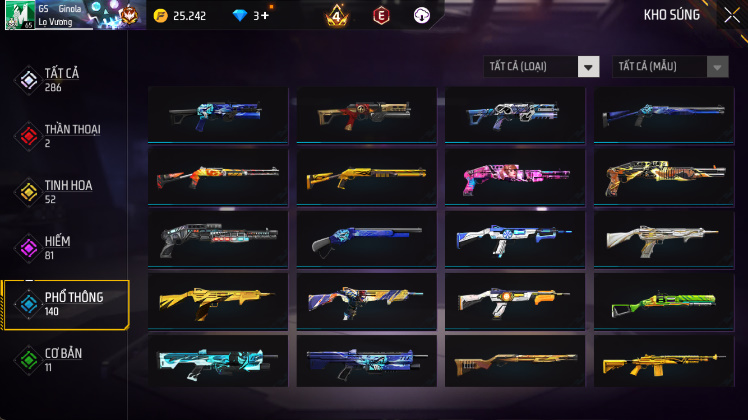This screenshot has width=748, height=420.
Task: Close the Kho Súng weapon vault
Action: tap(731, 15)
